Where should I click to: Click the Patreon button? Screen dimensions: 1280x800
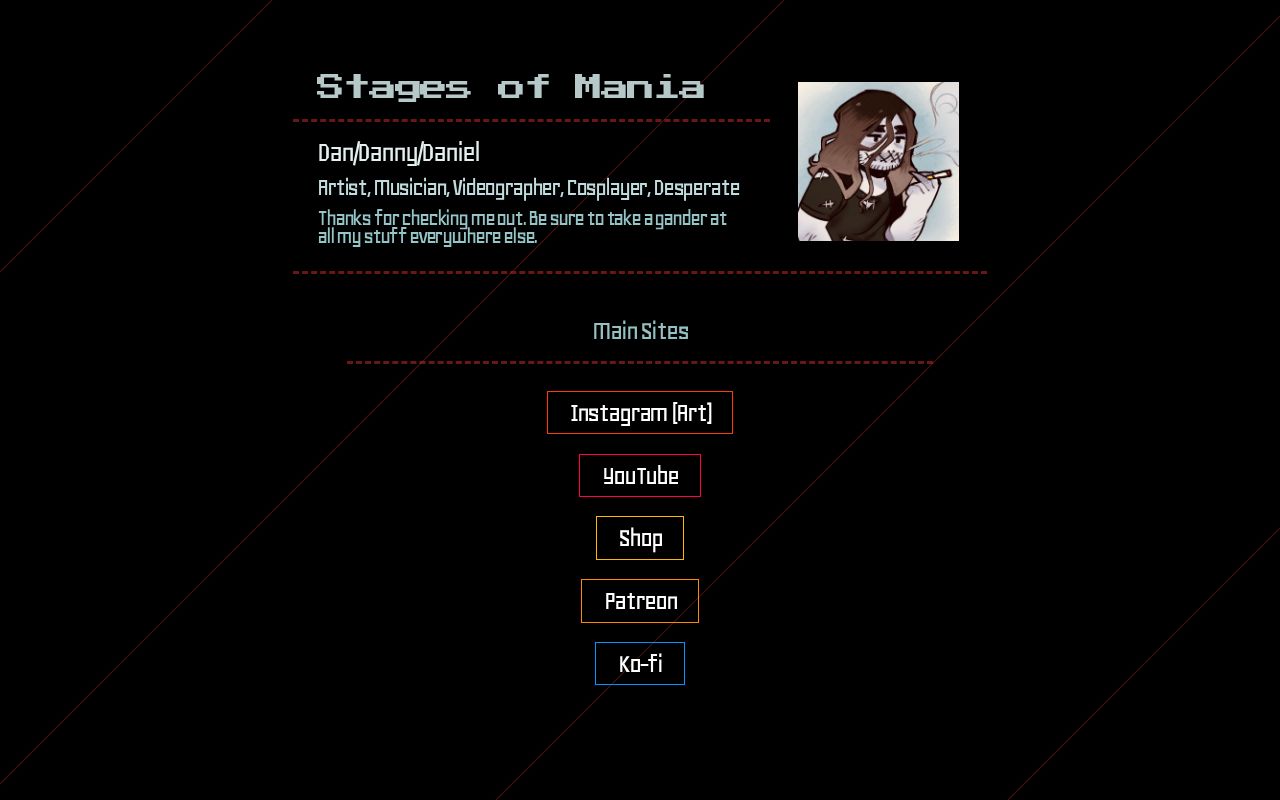coord(640,601)
